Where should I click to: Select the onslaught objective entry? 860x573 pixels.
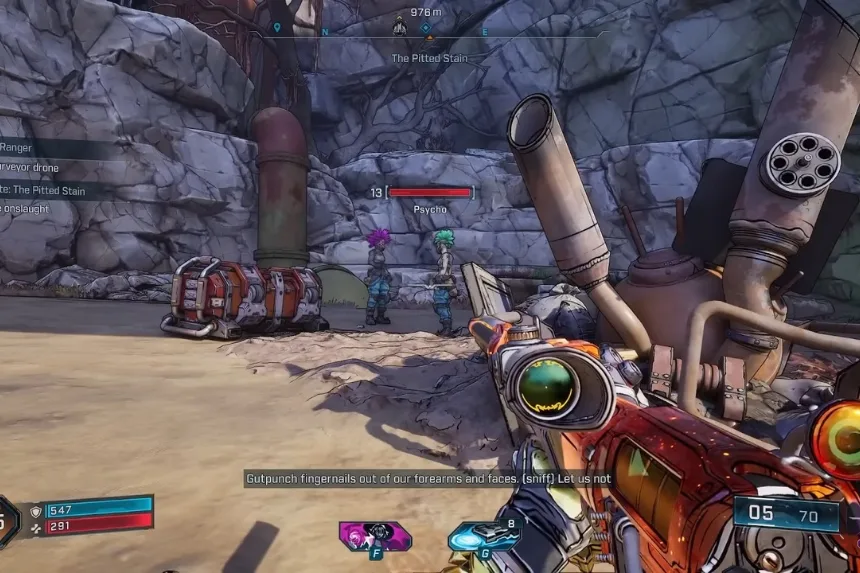(x=30, y=208)
